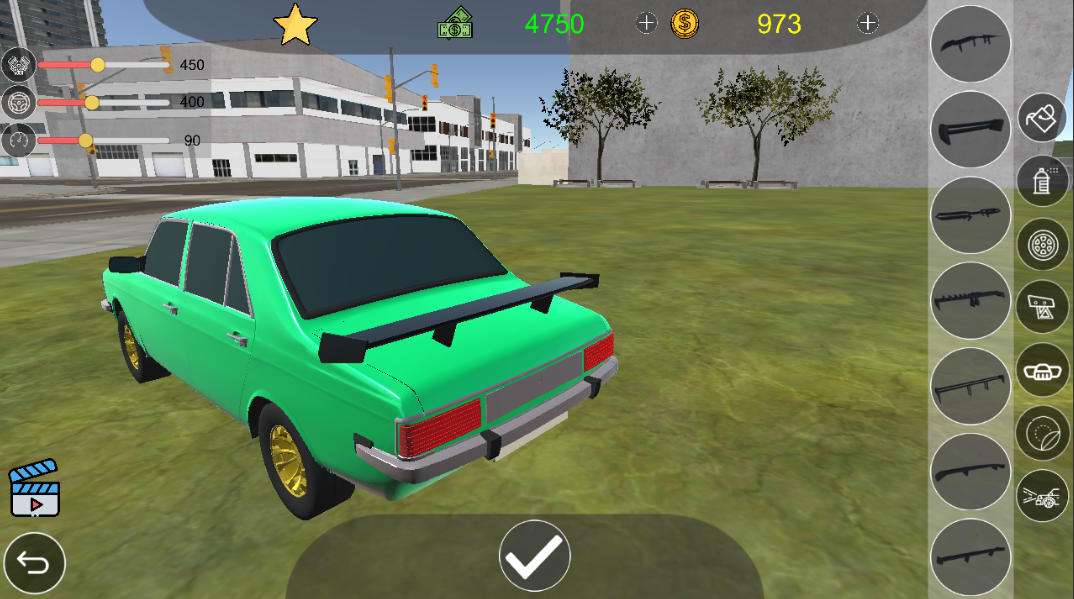
Task: Adjust the steering slider showing 400
Action: (x=92, y=102)
